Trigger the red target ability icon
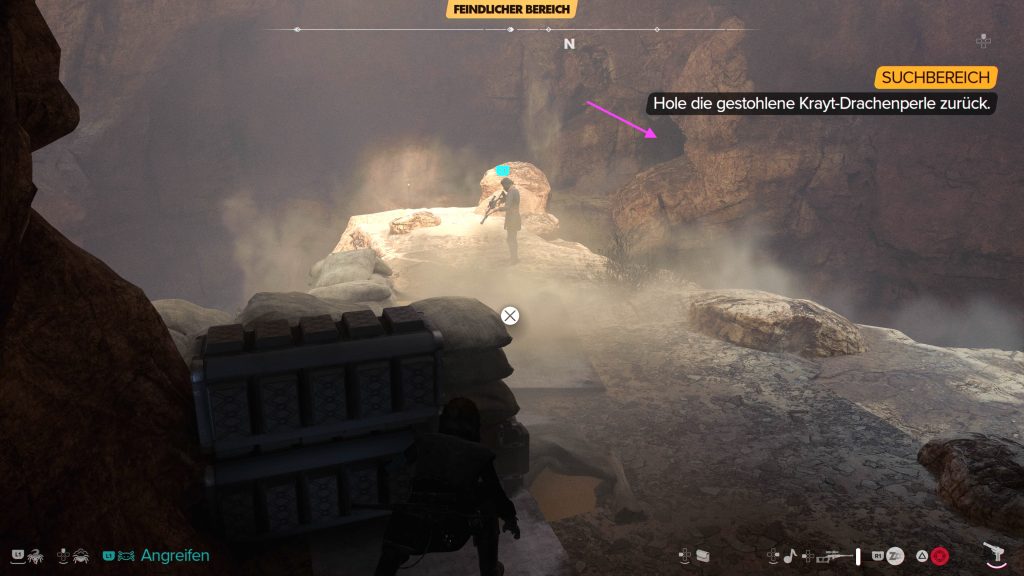1024x576 pixels. (939, 555)
